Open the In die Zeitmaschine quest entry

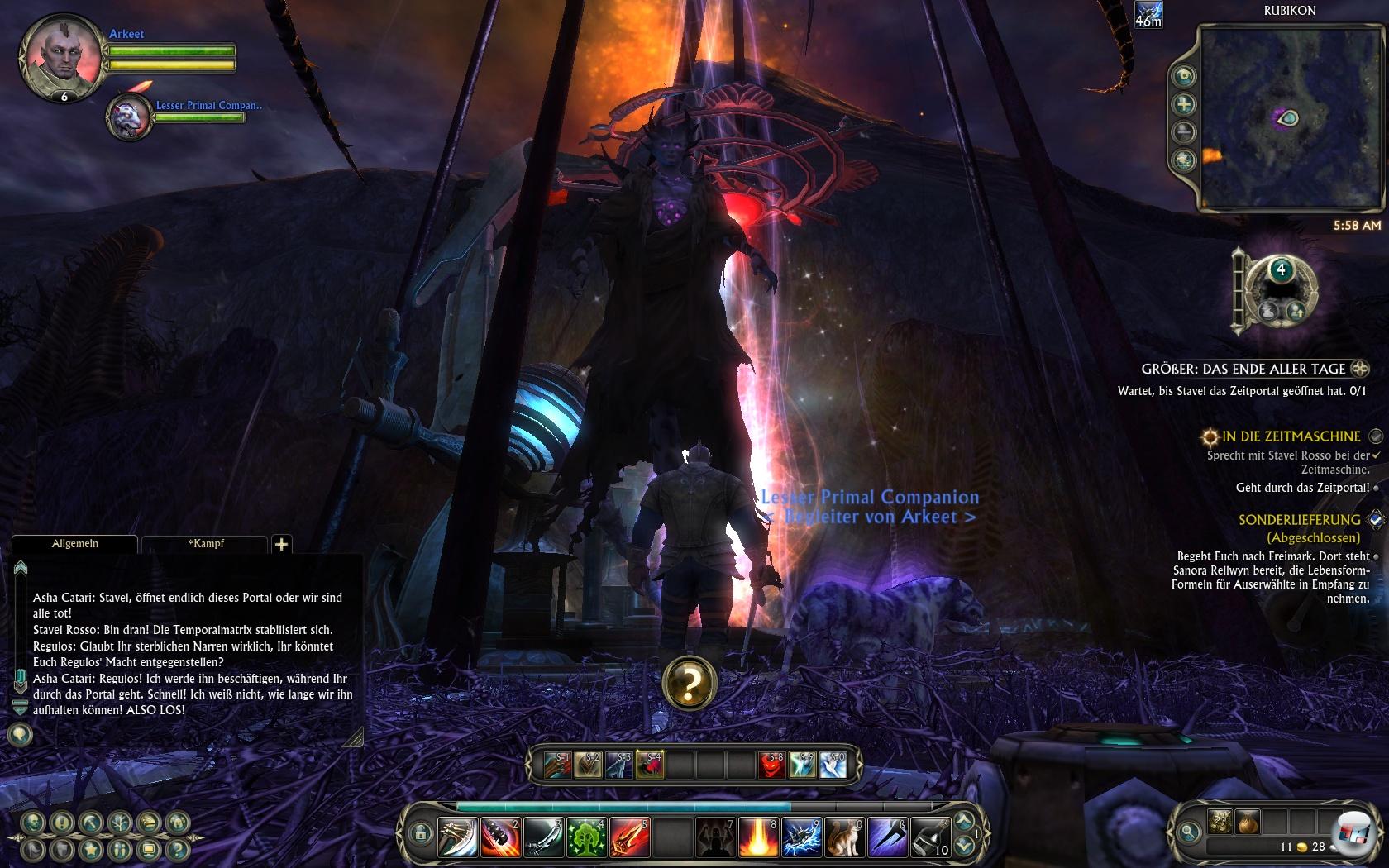(x=1291, y=436)
